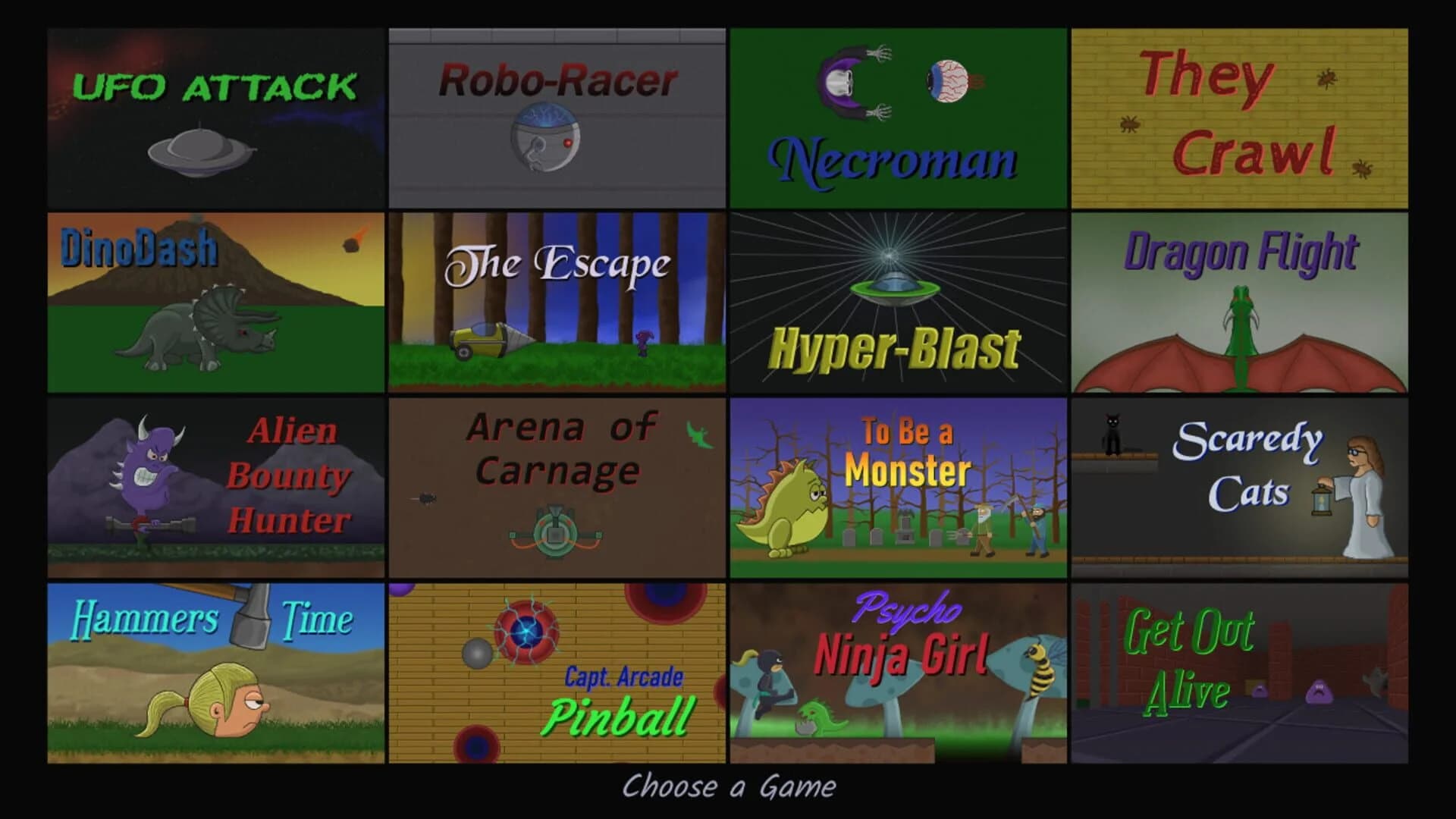
Task: Start Hammers Time
Action: pyautogui.click(x=216, y=669)
